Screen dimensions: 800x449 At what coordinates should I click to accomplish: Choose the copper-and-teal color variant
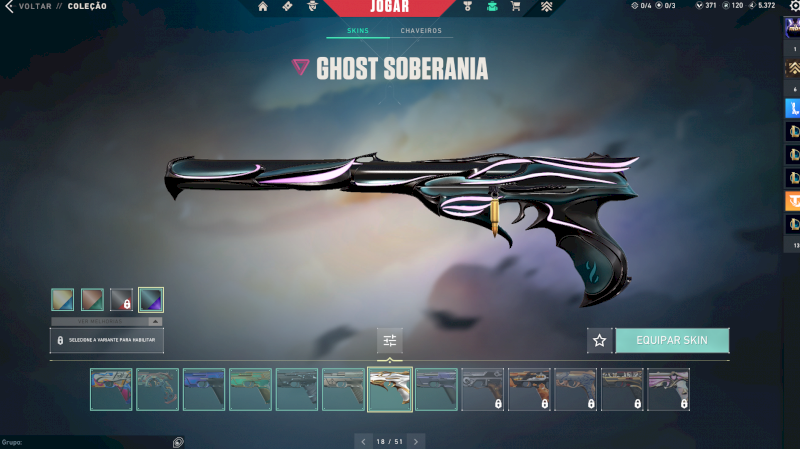coord(92,299)
